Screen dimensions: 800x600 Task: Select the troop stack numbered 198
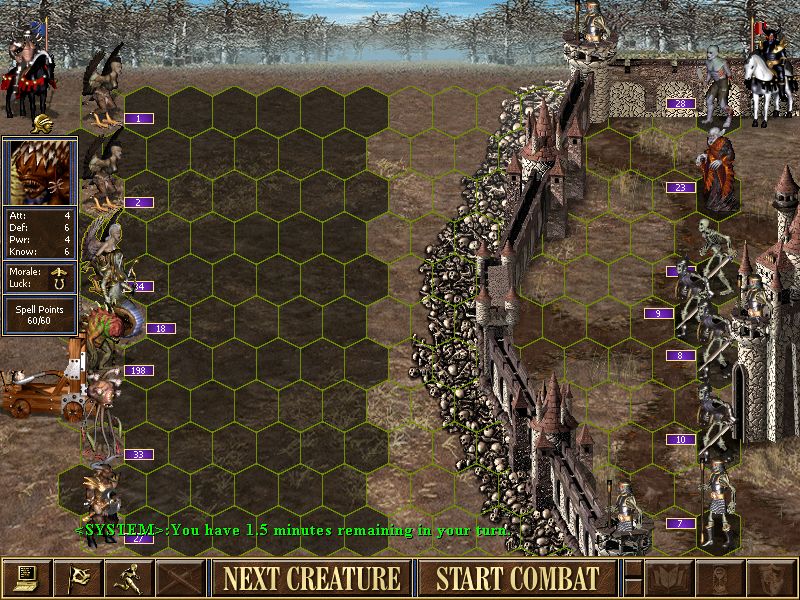[x=100, y=385]
